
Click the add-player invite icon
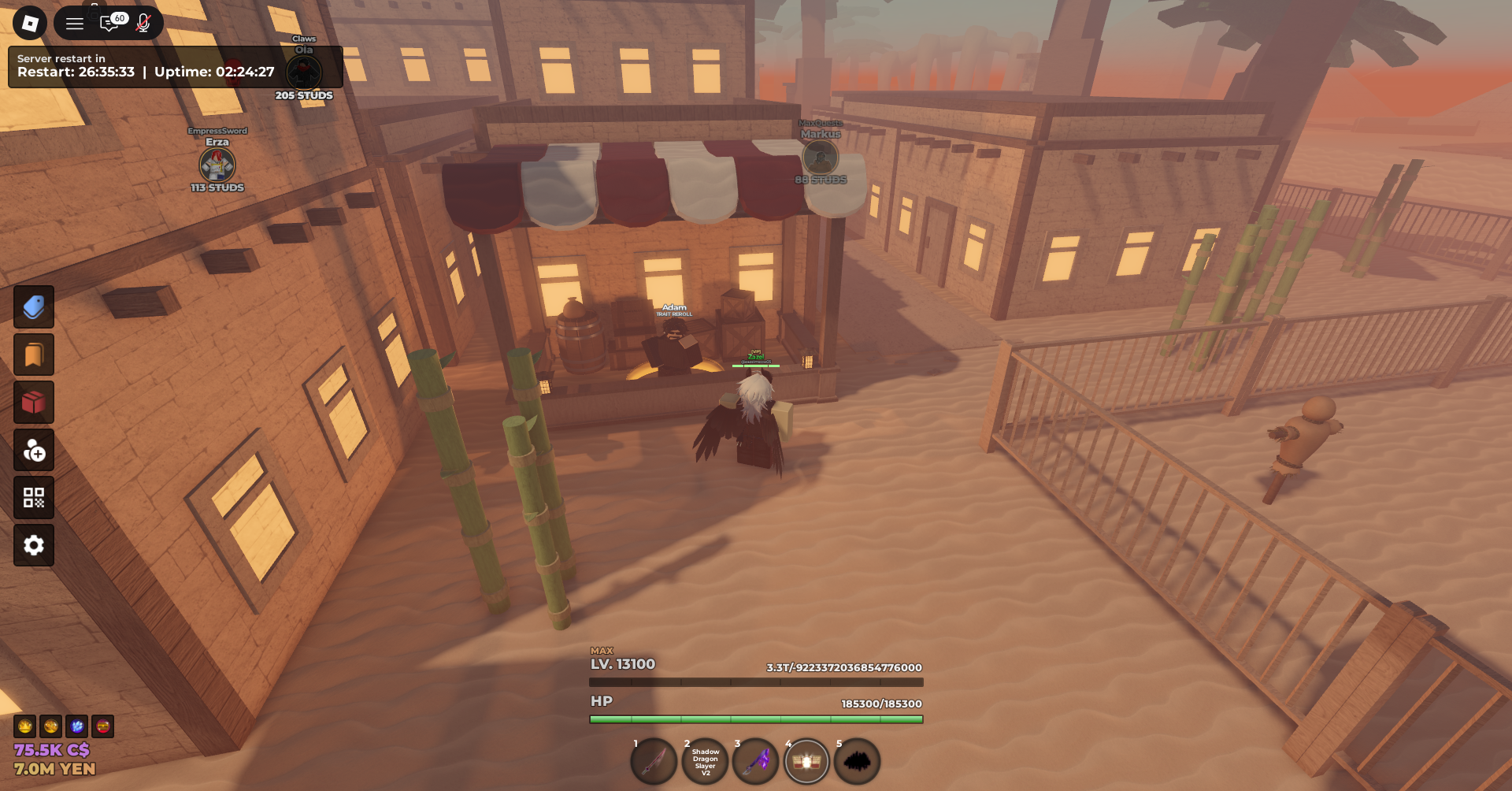(x=34, y=451)
